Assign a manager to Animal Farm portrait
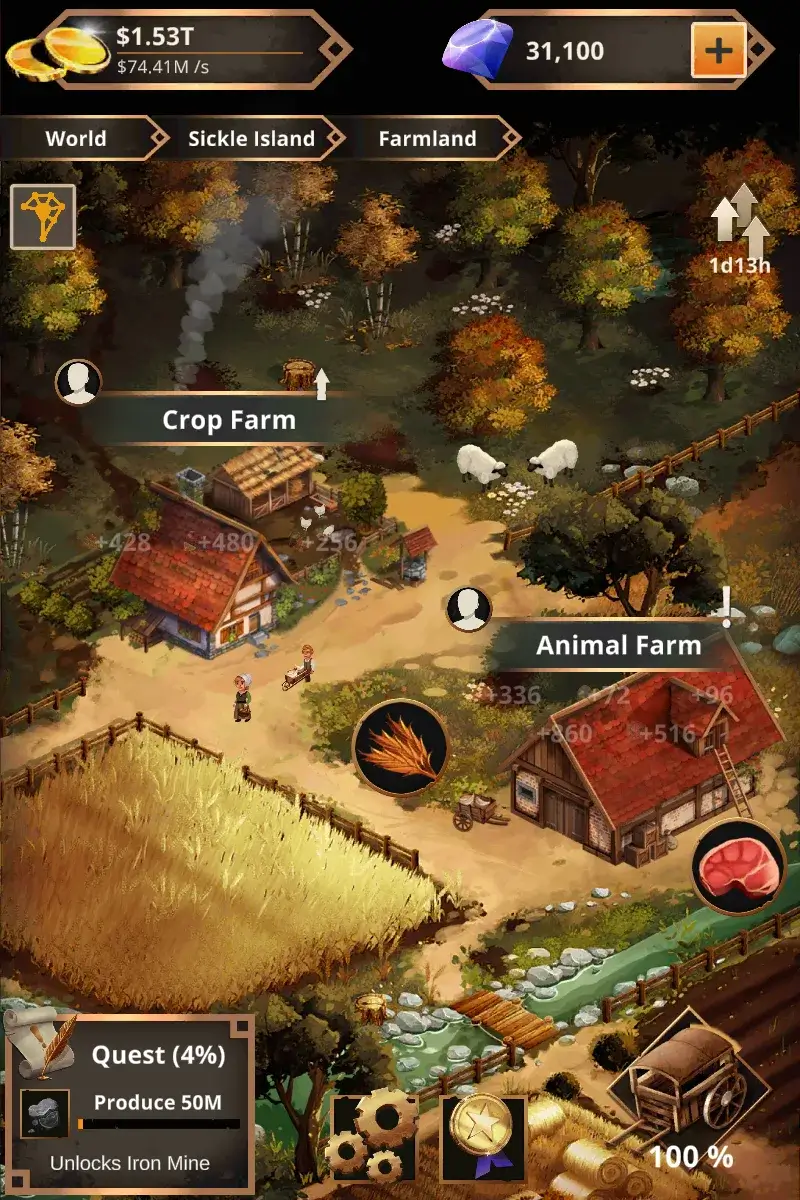The width and height of the screenshot is (800, 1200). [x=469, y=609]
